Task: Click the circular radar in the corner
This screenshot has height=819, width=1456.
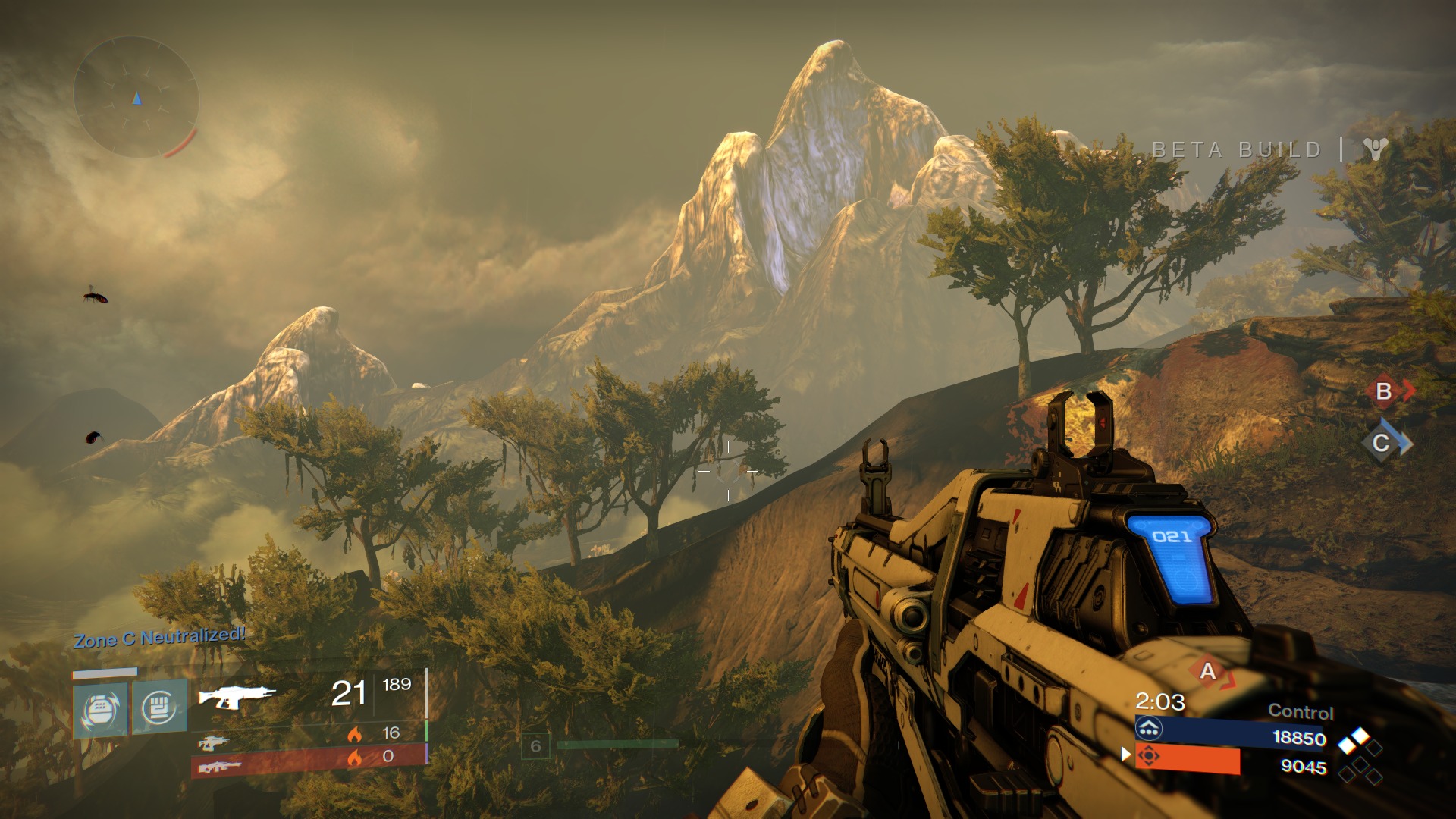Action: point(136,98)
